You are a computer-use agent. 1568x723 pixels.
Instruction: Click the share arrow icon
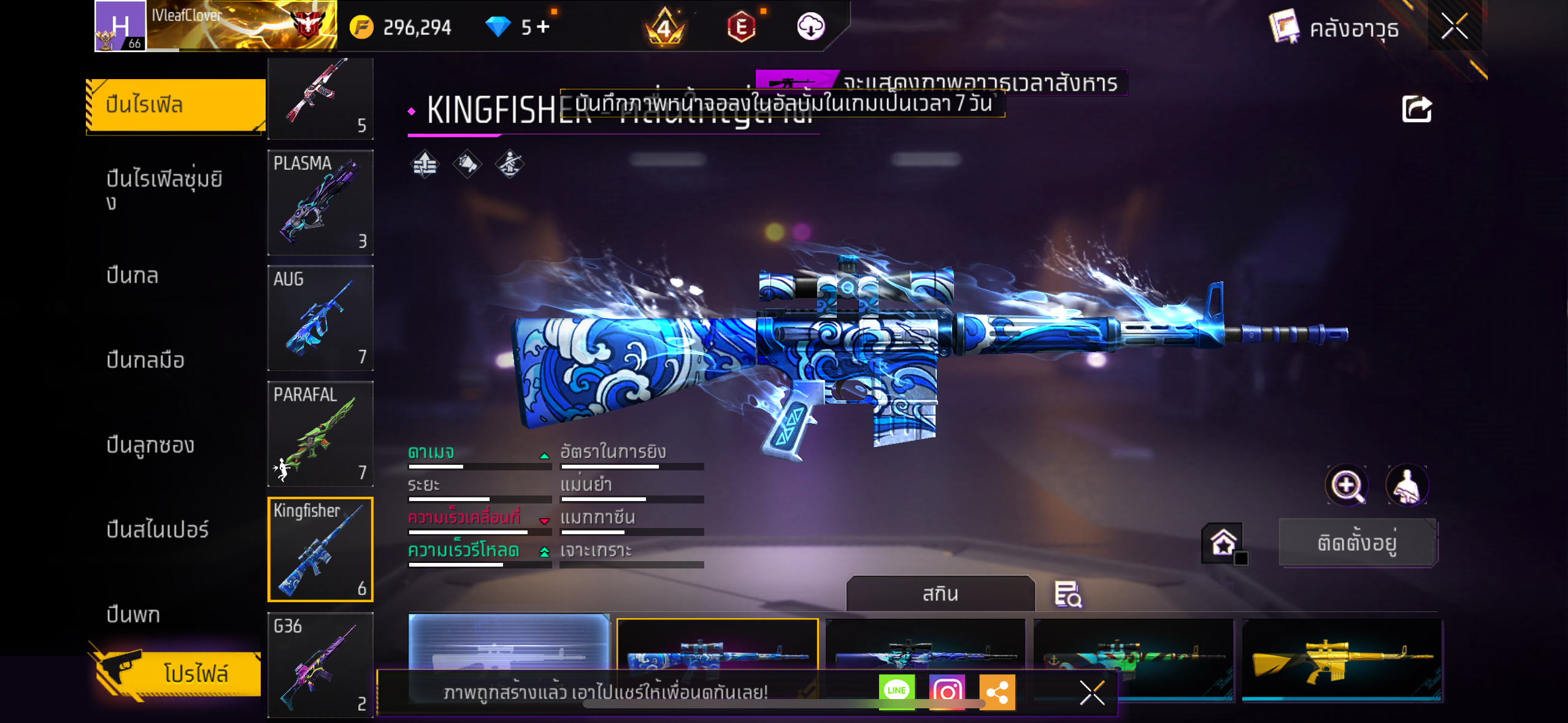[1416, 110]
